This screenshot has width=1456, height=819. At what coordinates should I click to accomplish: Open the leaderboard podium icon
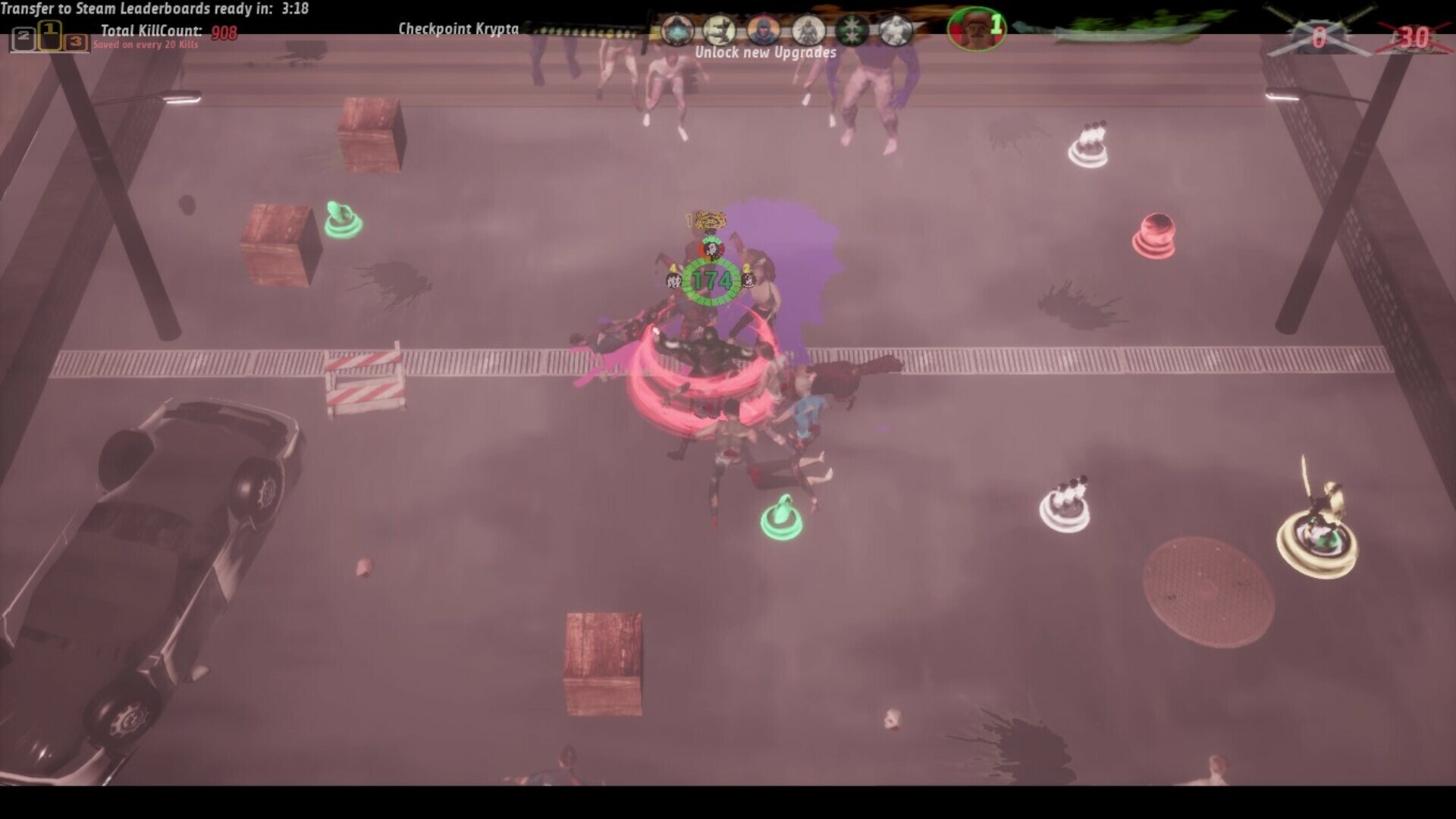(50, 36)
